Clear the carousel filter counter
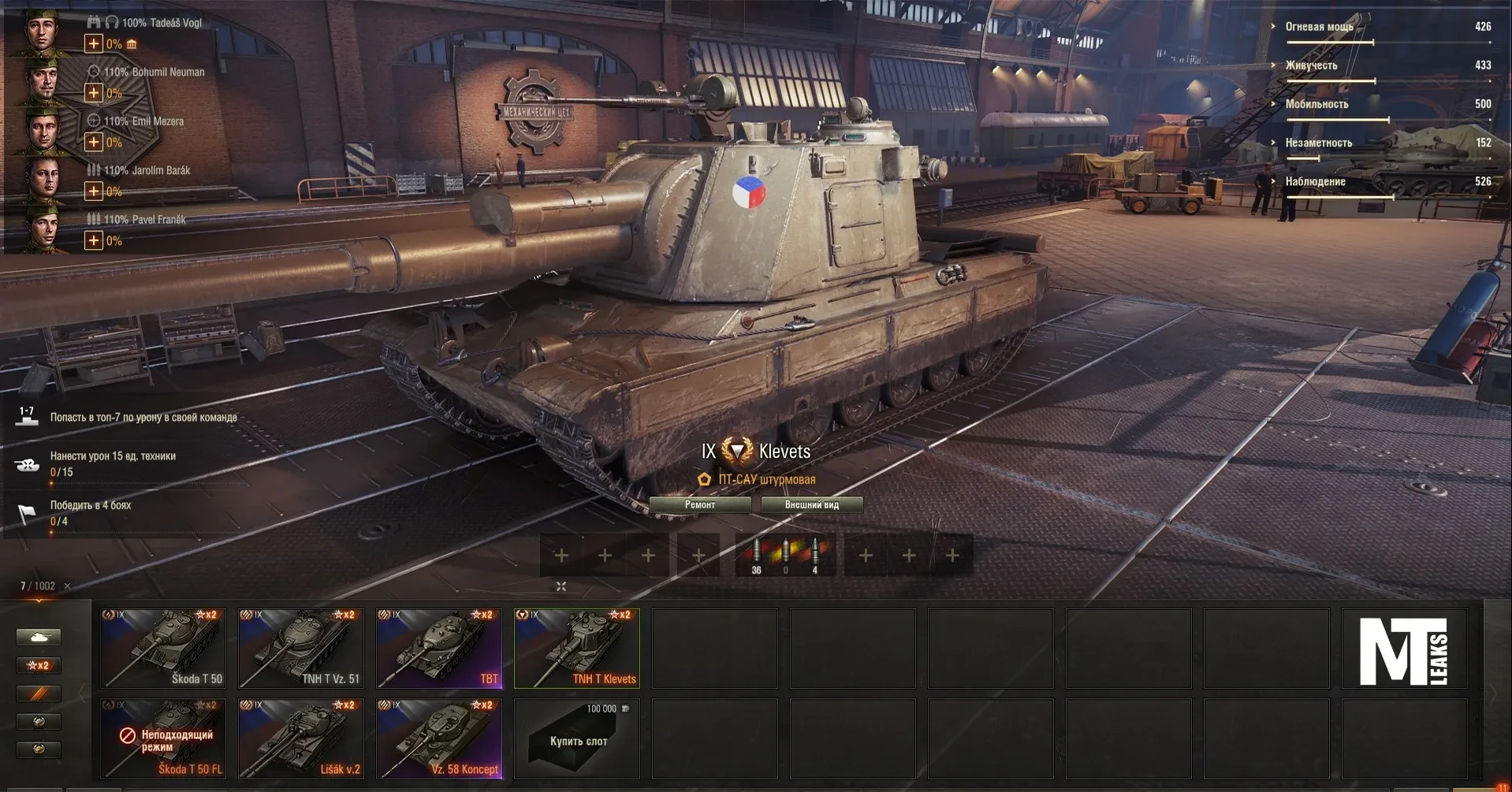 pos(68,586)
